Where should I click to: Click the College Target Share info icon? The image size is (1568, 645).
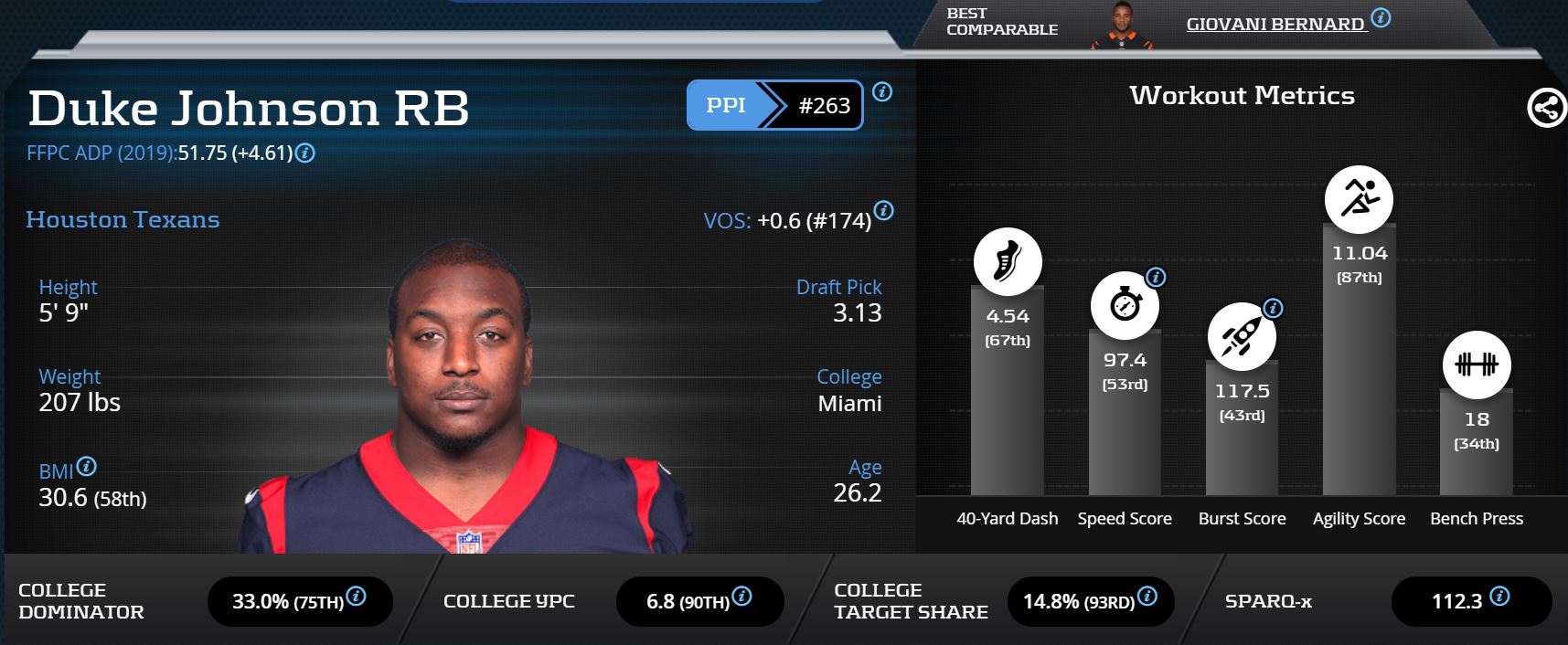(x=1147, y=597)
